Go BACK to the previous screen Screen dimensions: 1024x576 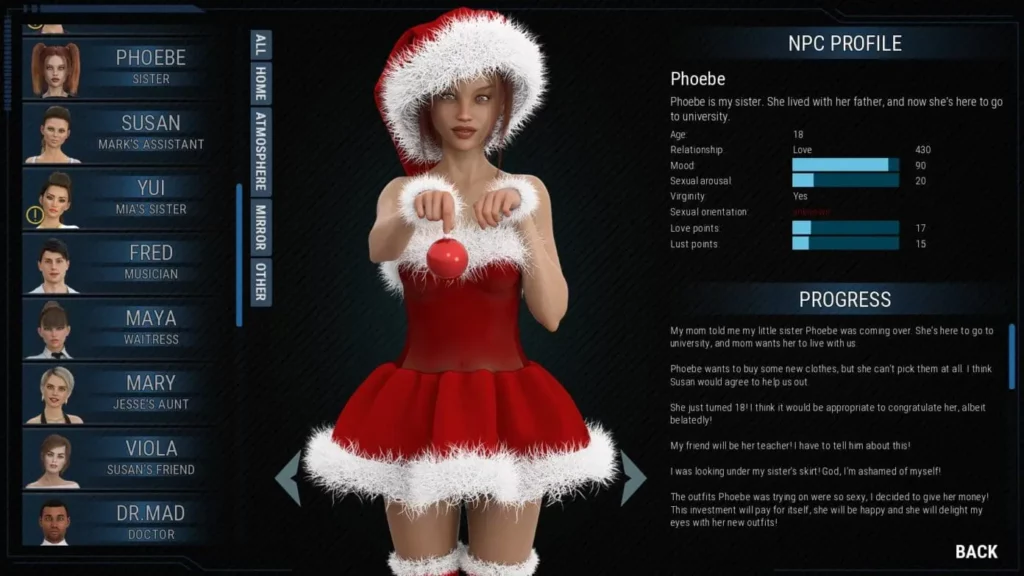tap(976, 551)
